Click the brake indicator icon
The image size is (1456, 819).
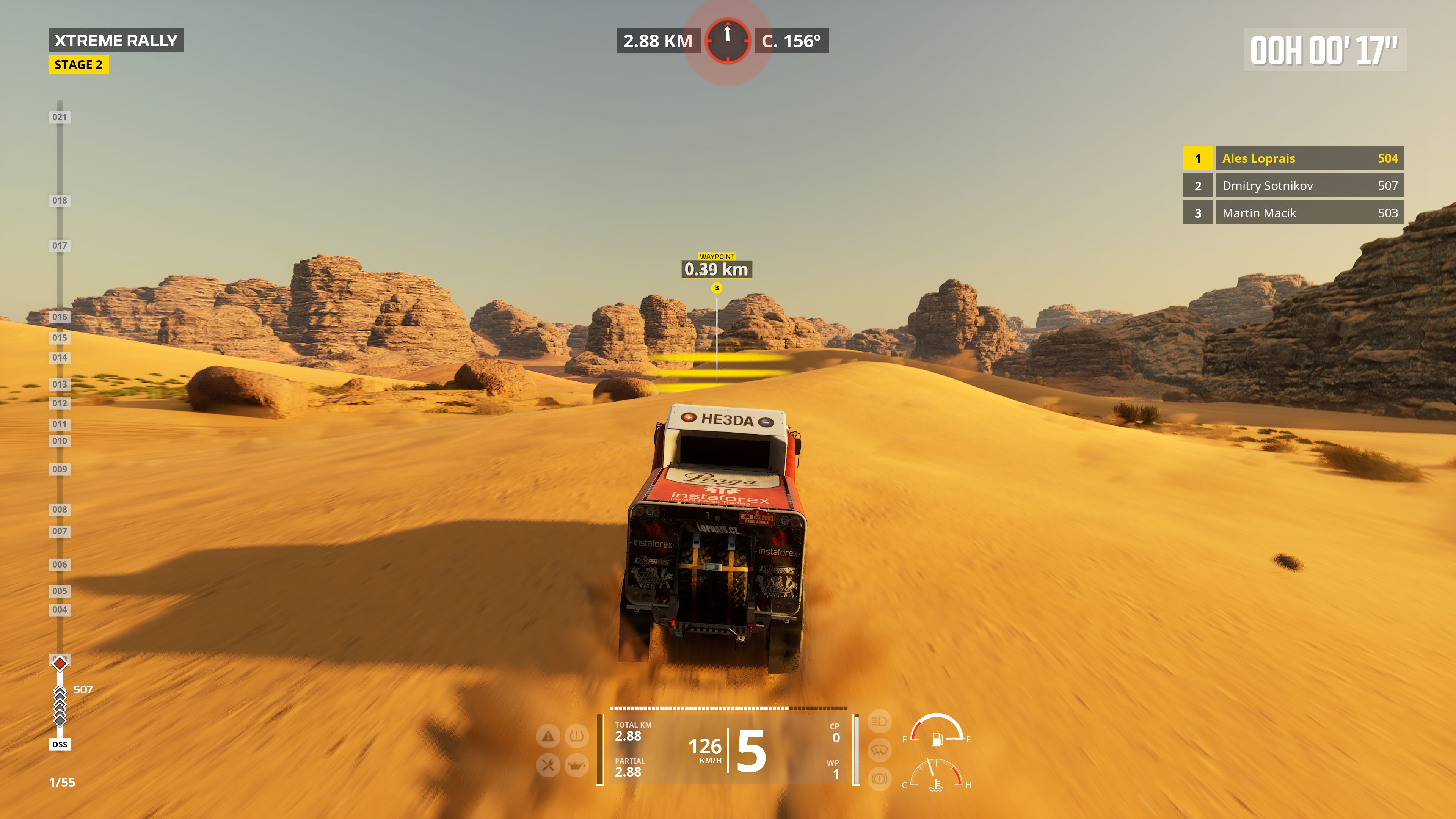tap(879, 779)
